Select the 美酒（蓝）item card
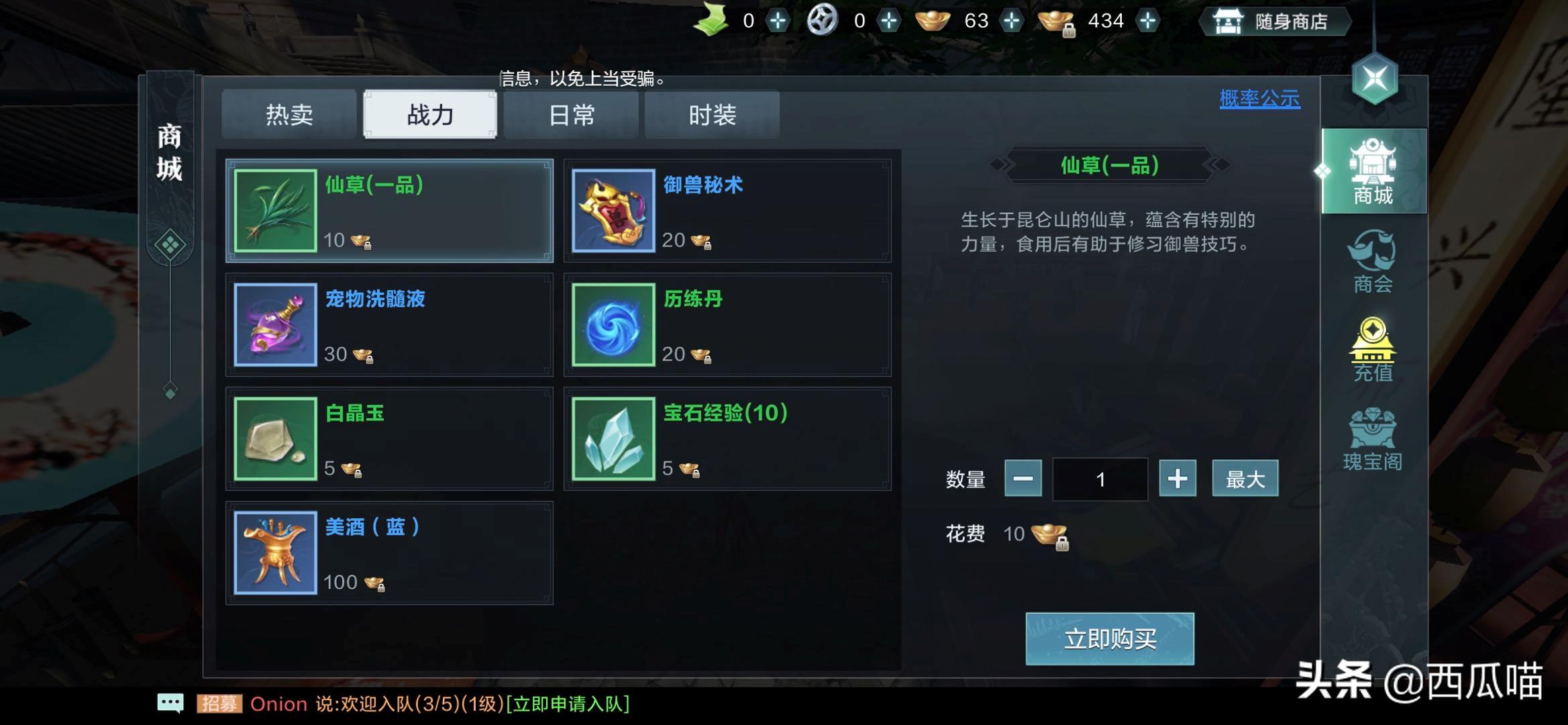Screen dimensions: 1568x725 [389, 552]
